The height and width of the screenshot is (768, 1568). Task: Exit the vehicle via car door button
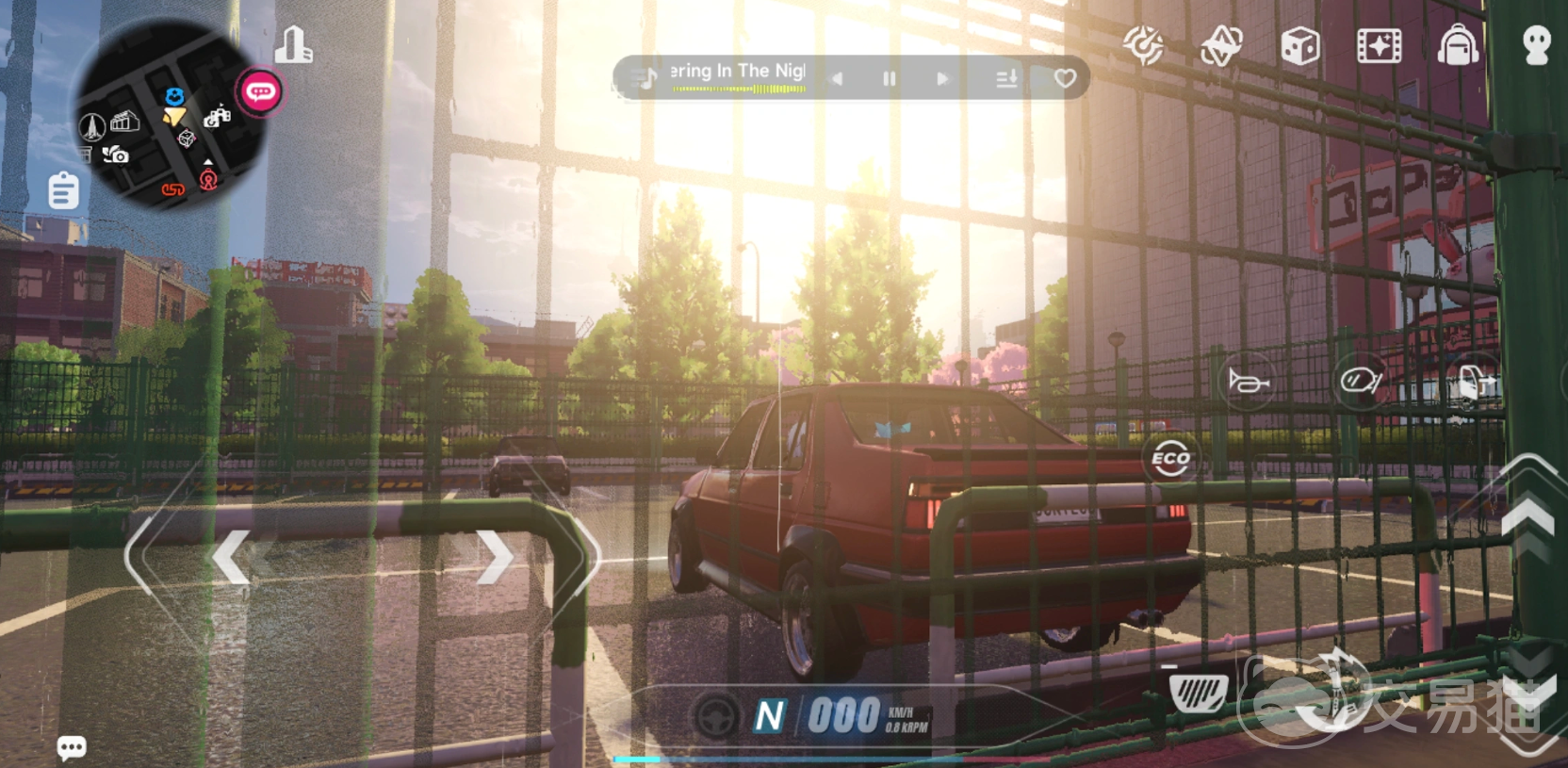click(1473, 381)
